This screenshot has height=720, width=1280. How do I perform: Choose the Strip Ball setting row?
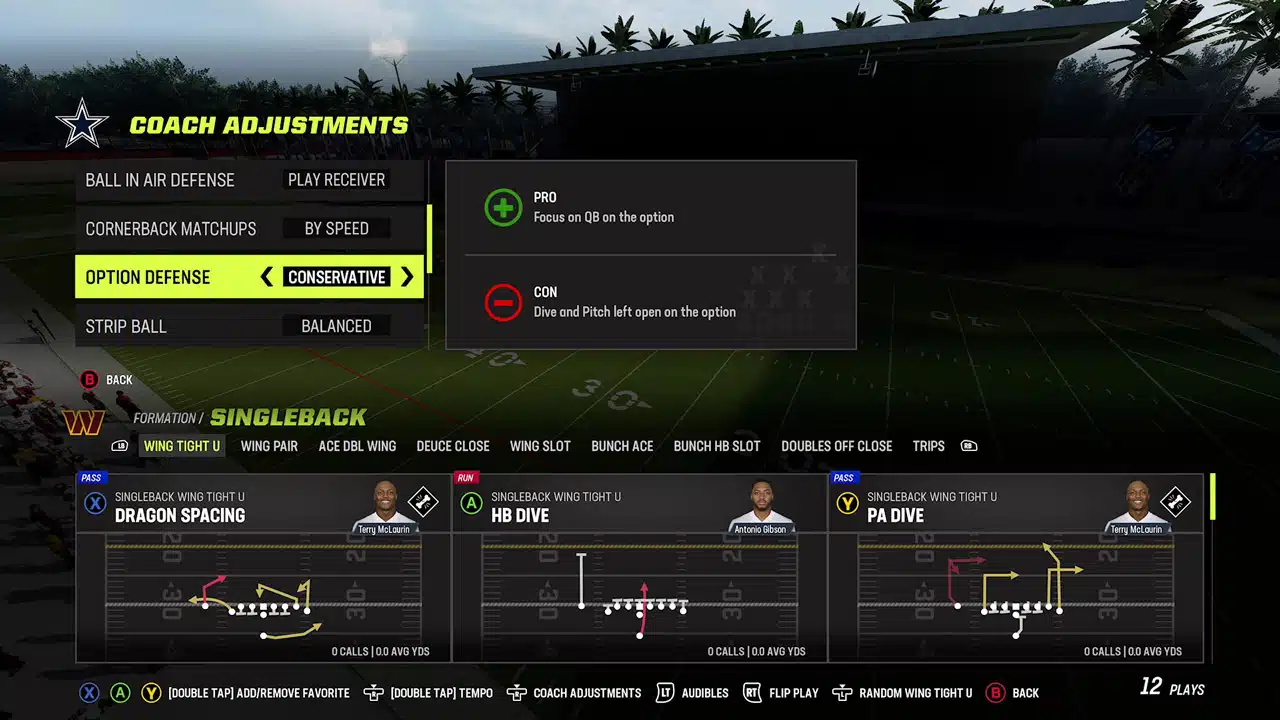(250, 326)
